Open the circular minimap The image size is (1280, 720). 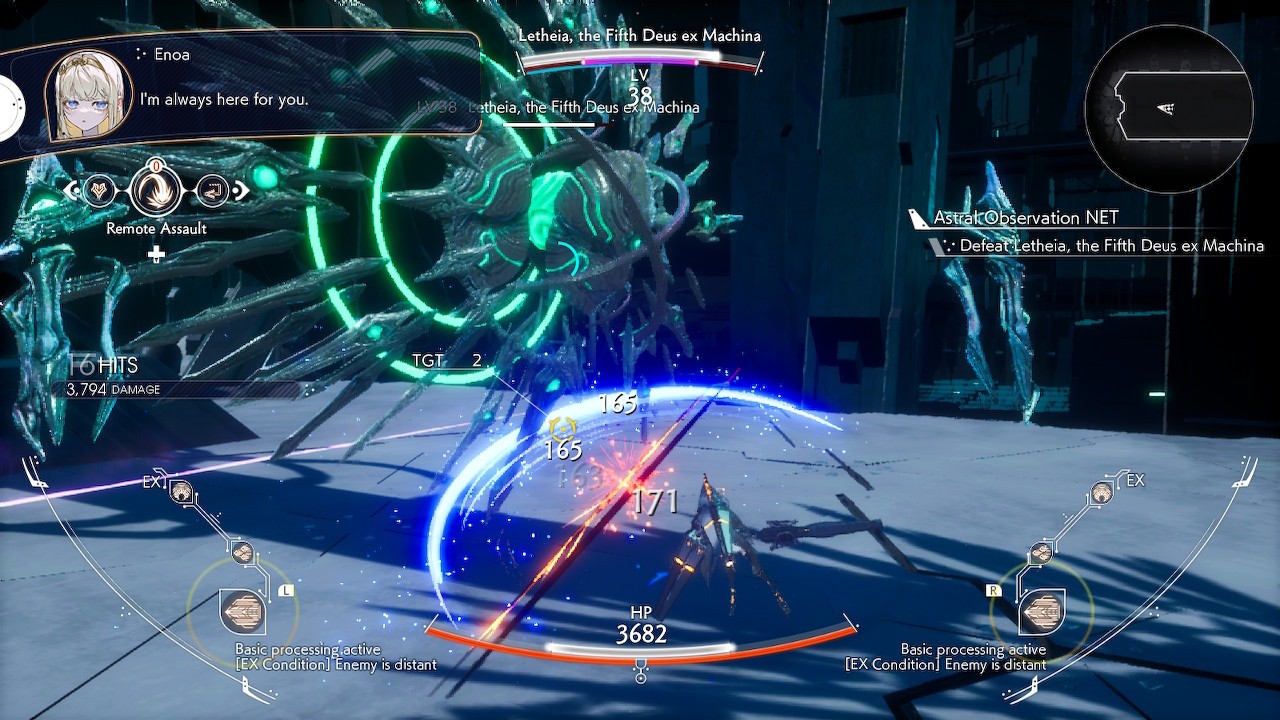1168,108
